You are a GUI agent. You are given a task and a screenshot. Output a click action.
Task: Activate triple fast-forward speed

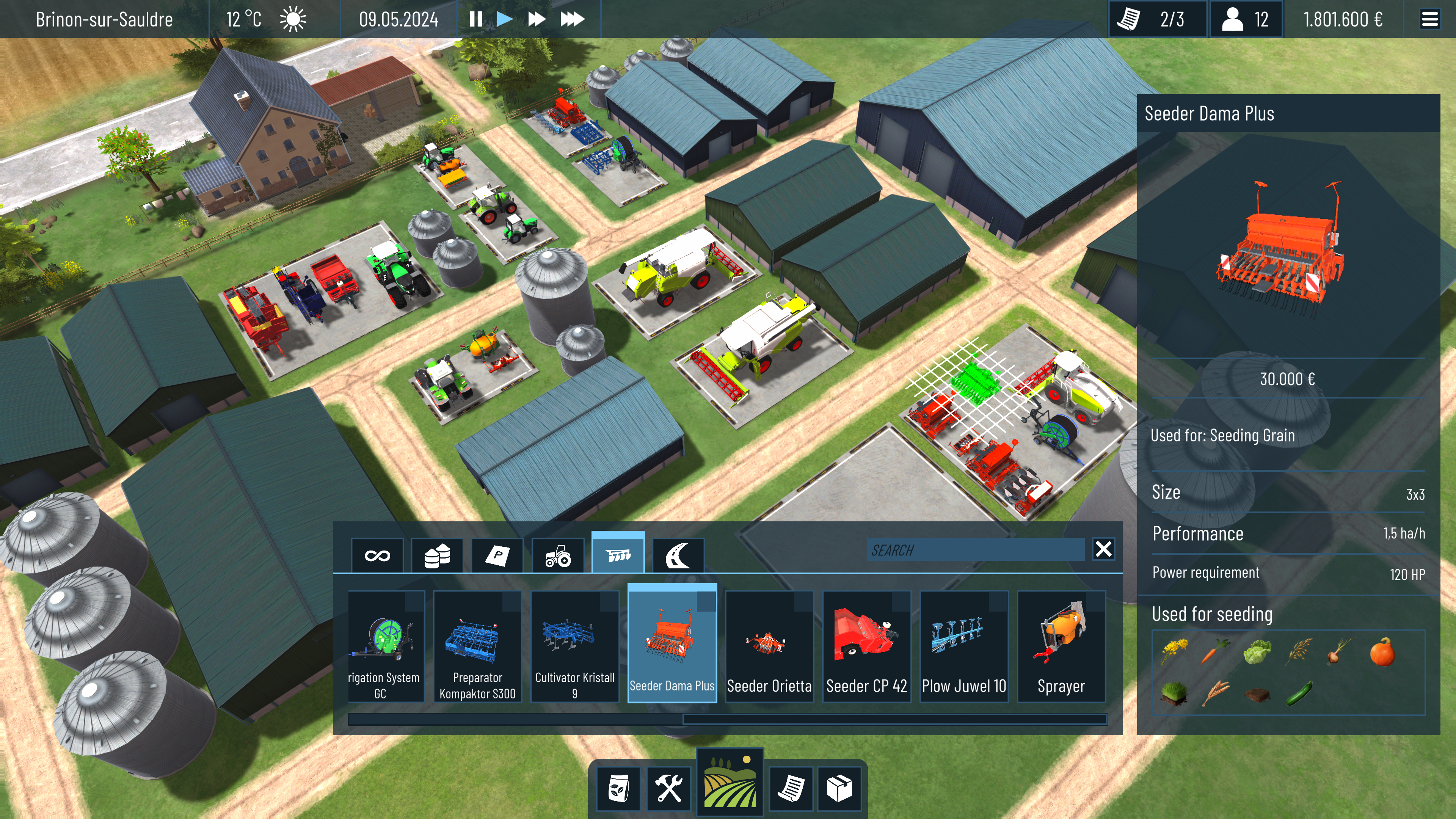coord(571,19)
